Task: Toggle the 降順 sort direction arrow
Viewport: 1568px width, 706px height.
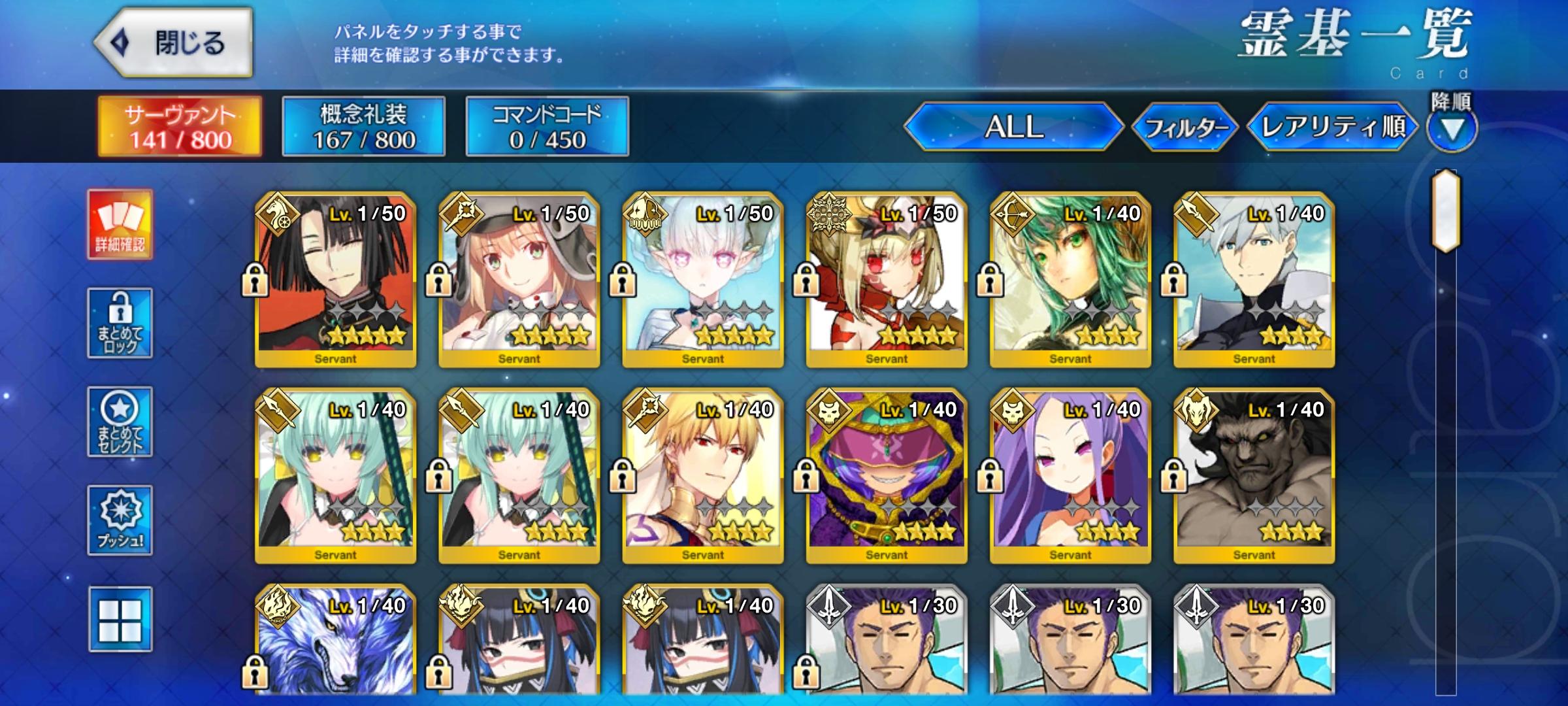Action: pos(1452,129)
